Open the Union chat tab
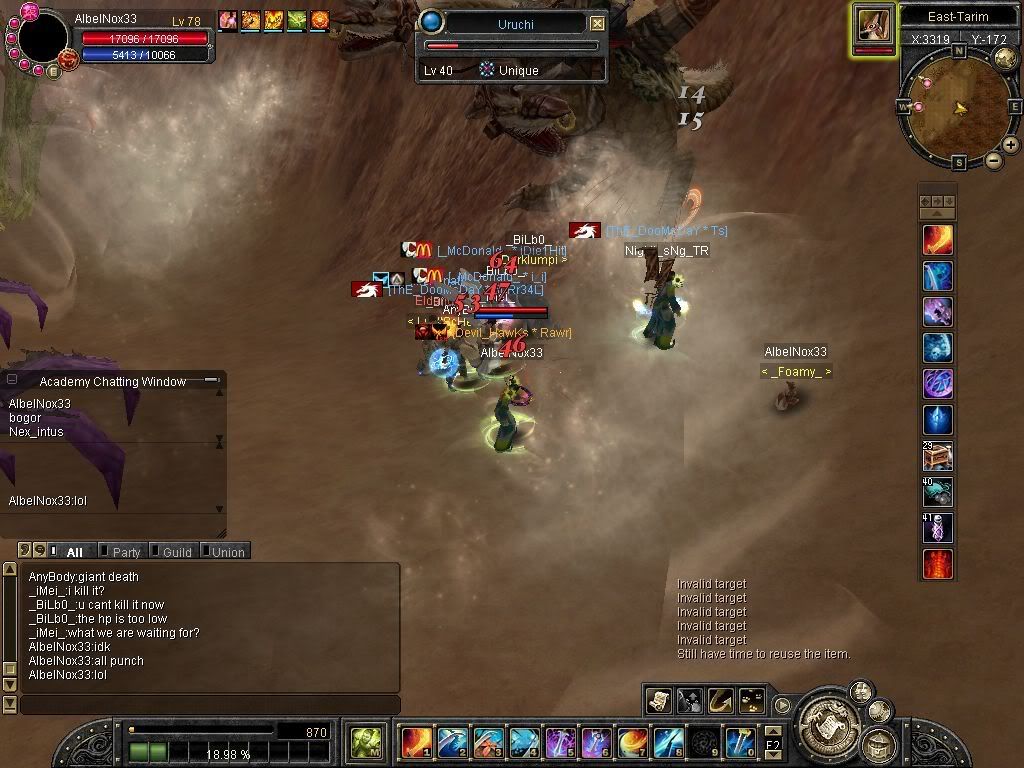This screenshot has width=1024, height=768. [x=227, y=552]
